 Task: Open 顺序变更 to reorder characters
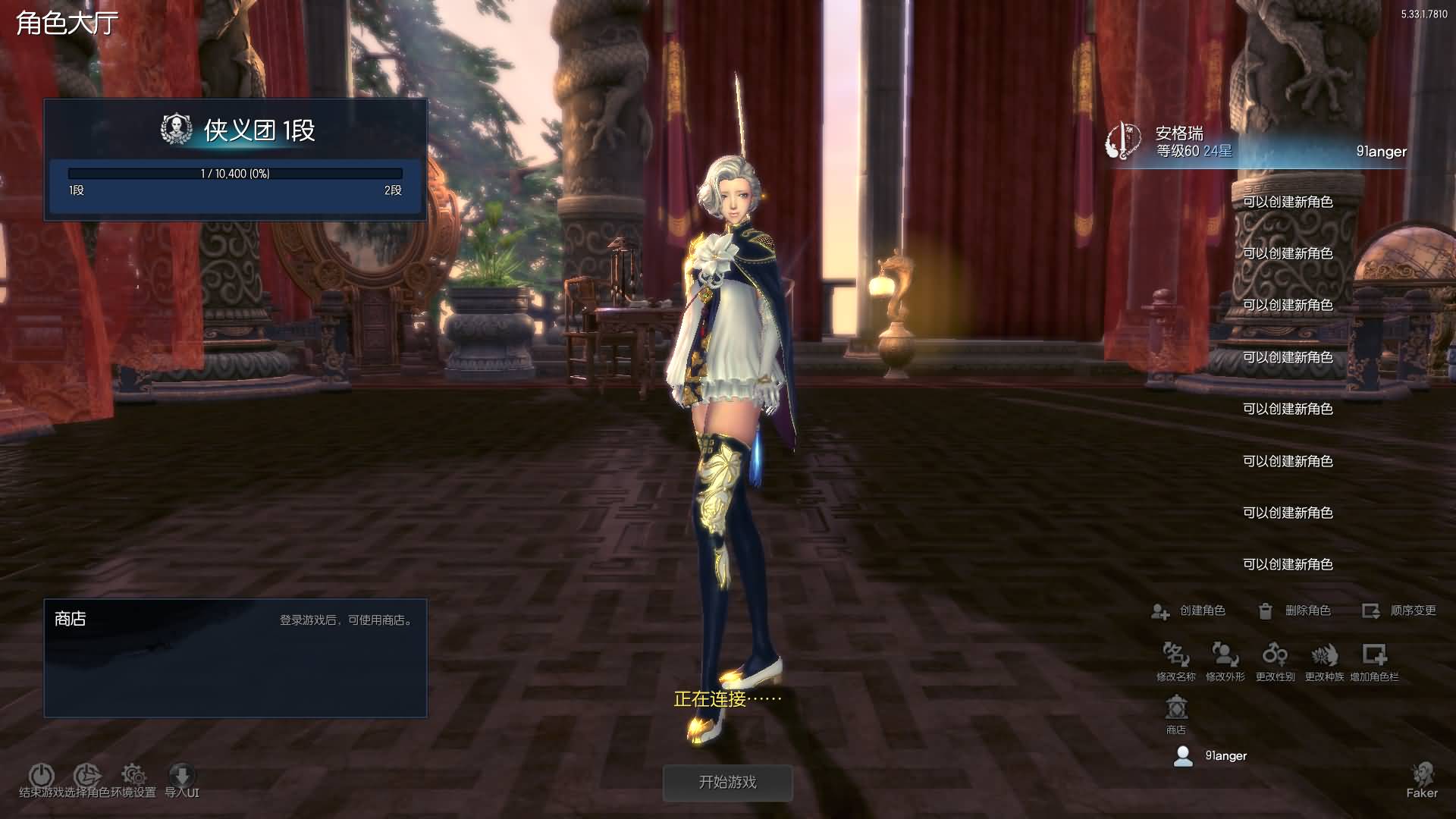coord(1399,611)
